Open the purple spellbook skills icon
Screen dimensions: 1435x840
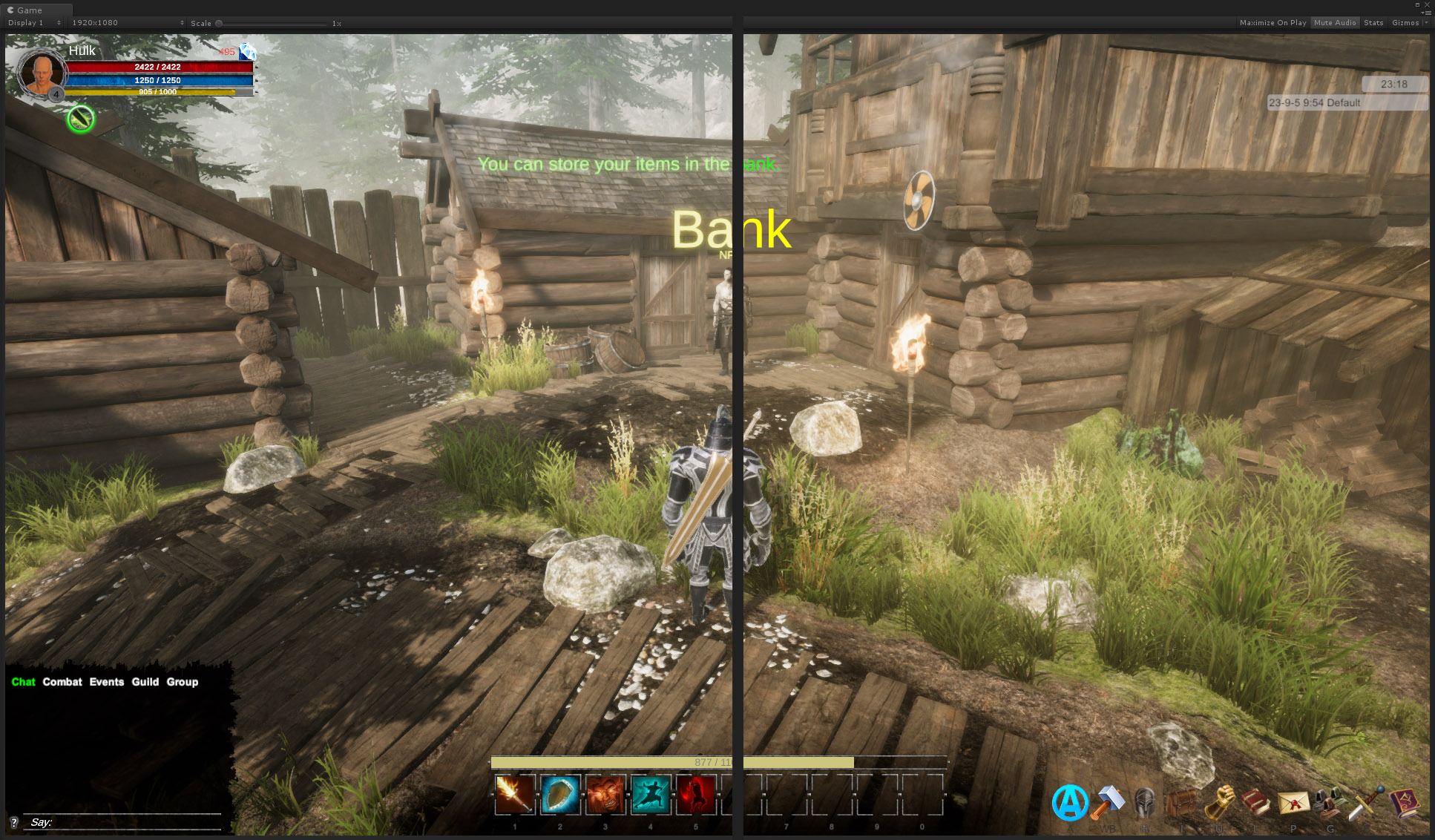(x=1403, y=803)
